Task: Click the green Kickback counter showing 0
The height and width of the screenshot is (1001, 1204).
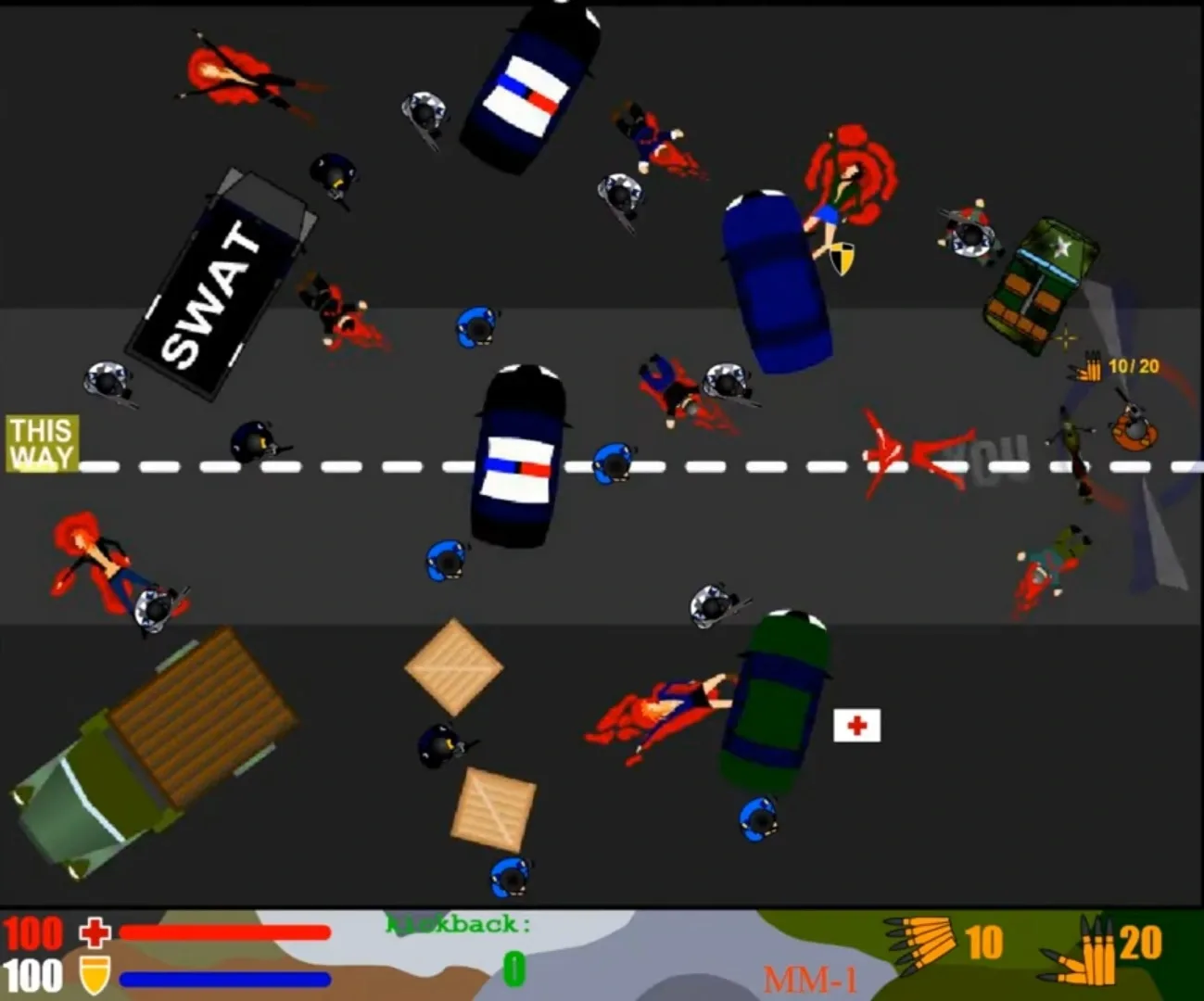Action: pos(513,967)
